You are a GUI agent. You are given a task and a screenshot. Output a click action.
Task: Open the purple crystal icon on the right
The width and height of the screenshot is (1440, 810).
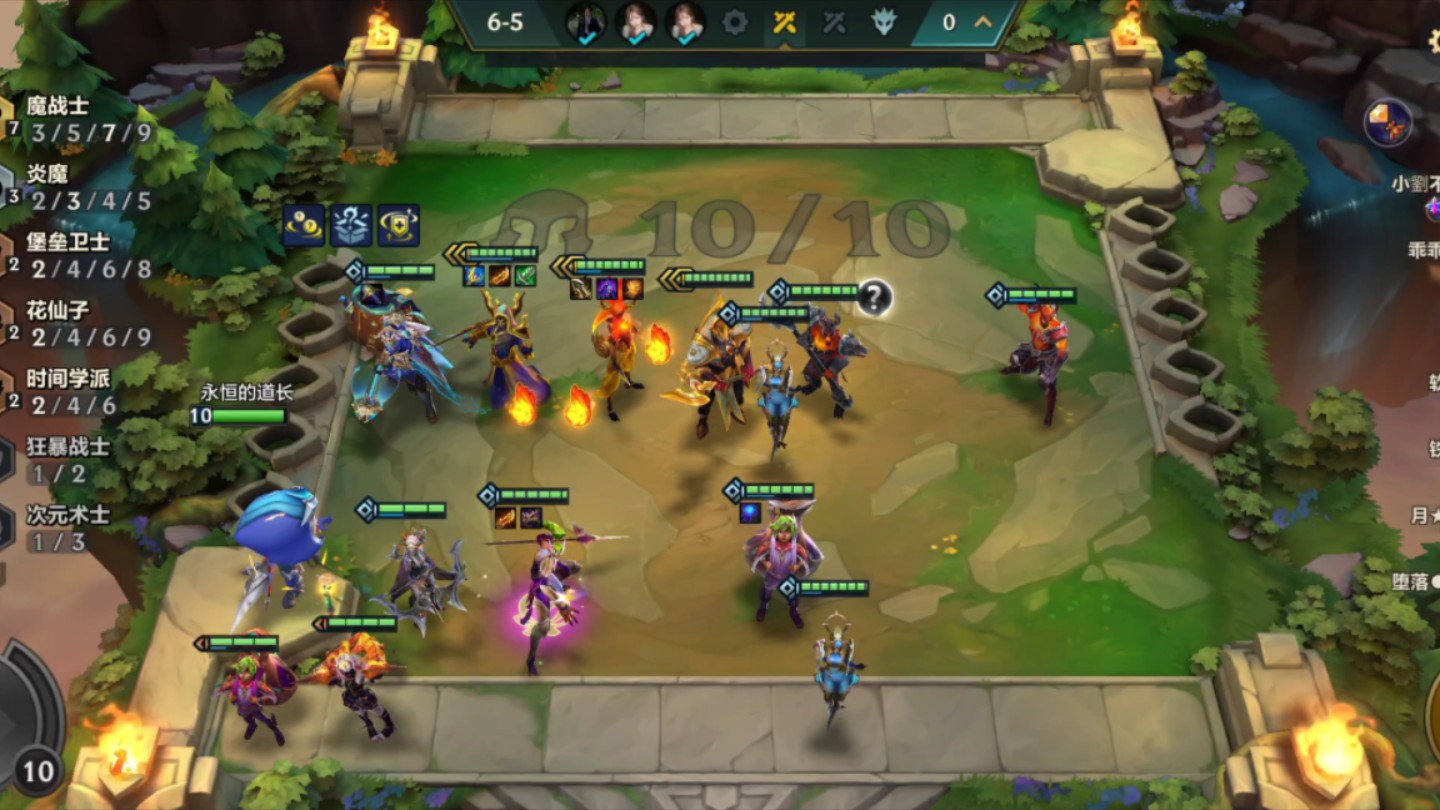click(1388, 123)
